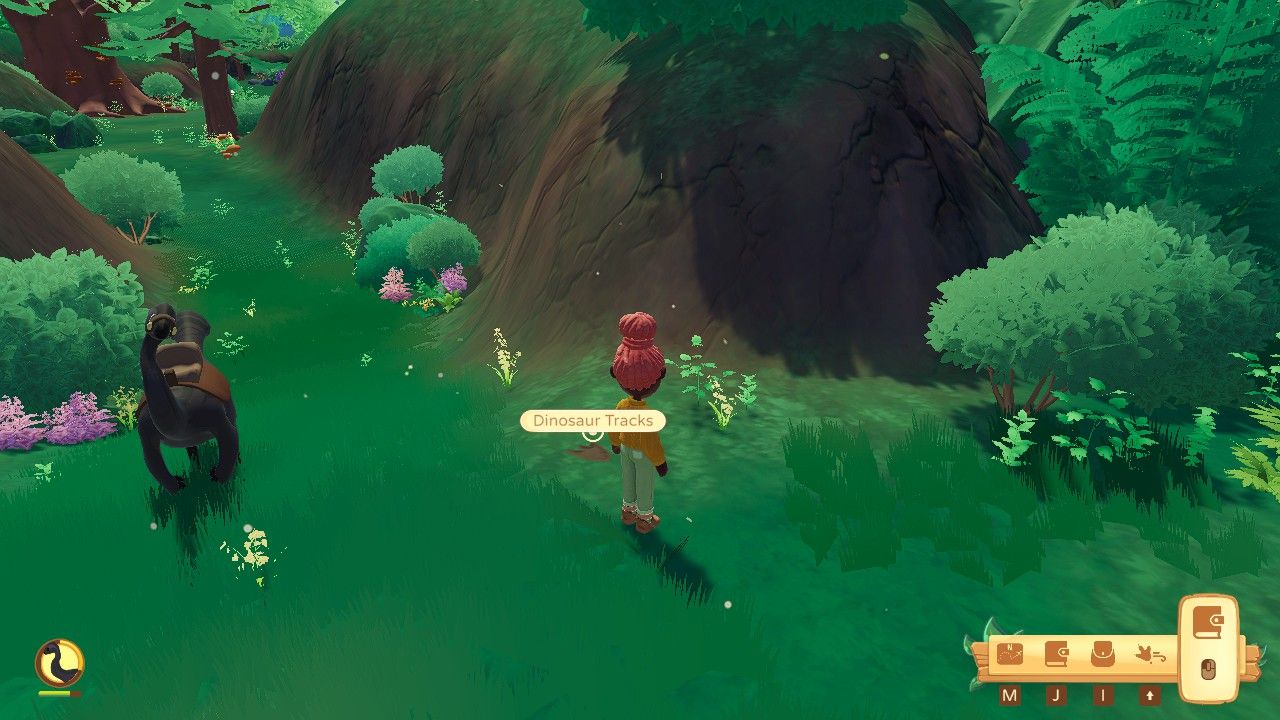Click the J keybind badge
Screen dimensions: 1280x720
(1058, 695)
